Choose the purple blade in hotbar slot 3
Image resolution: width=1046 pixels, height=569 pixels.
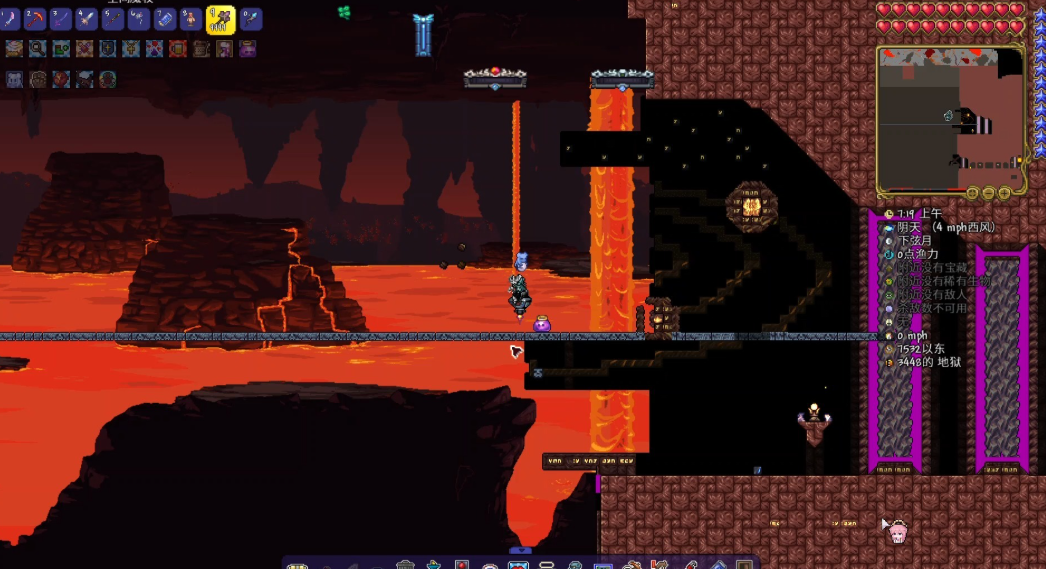(x=62, y=19)
